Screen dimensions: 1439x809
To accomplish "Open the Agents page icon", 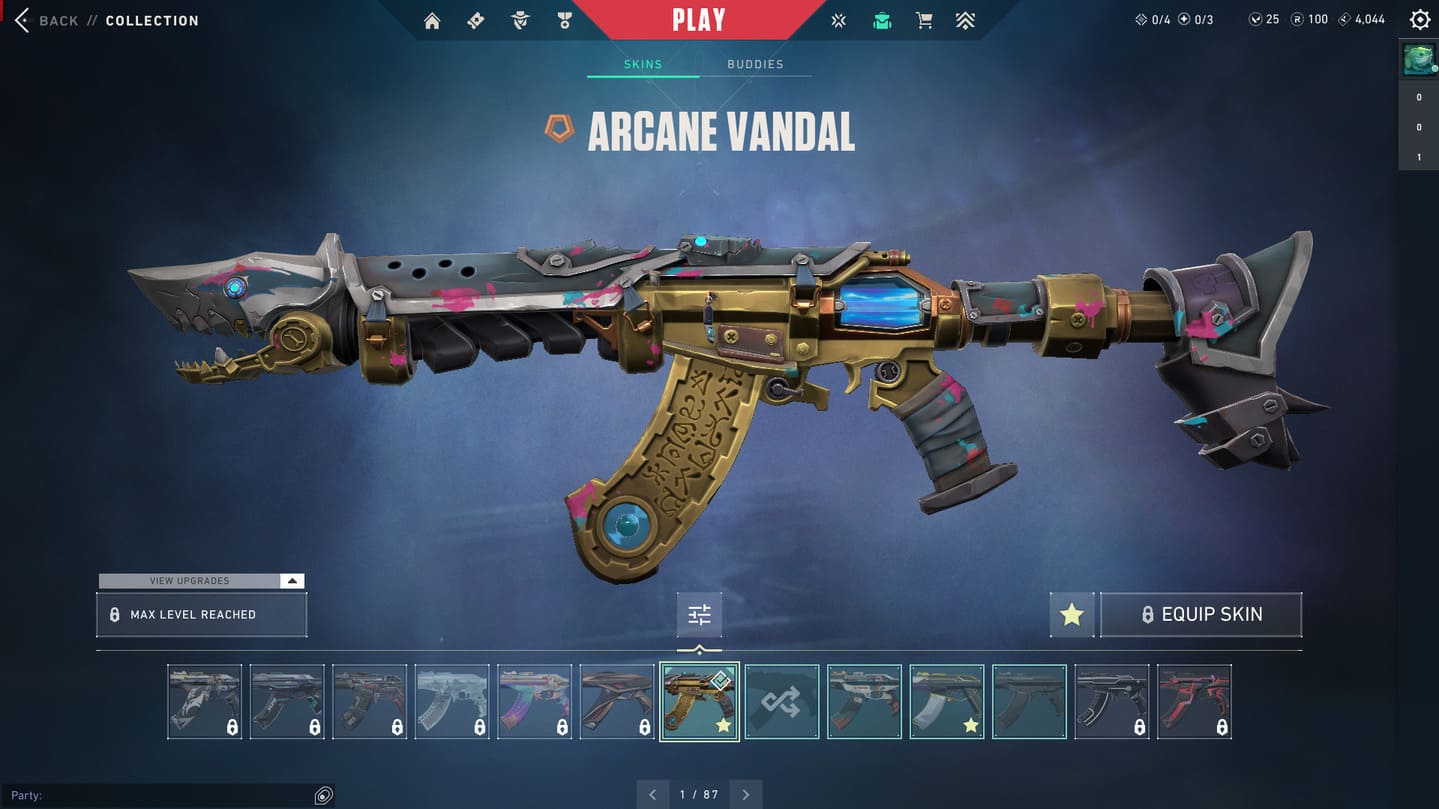I will coord(520,21).
